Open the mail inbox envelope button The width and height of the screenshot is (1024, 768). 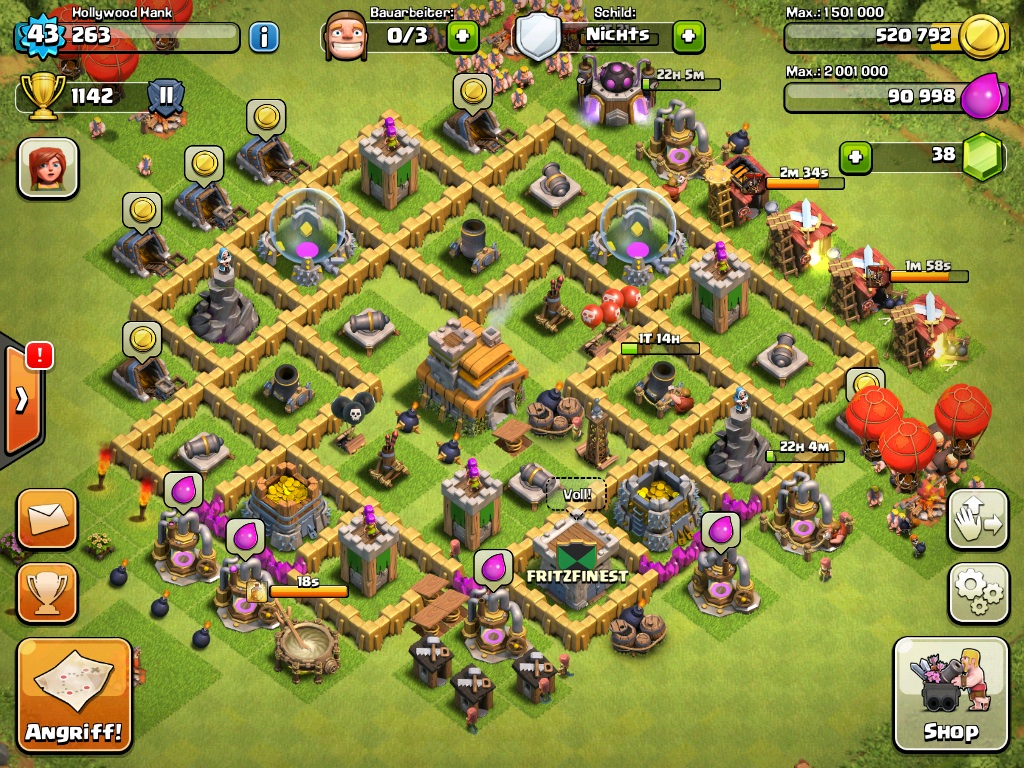pos(47,519)
